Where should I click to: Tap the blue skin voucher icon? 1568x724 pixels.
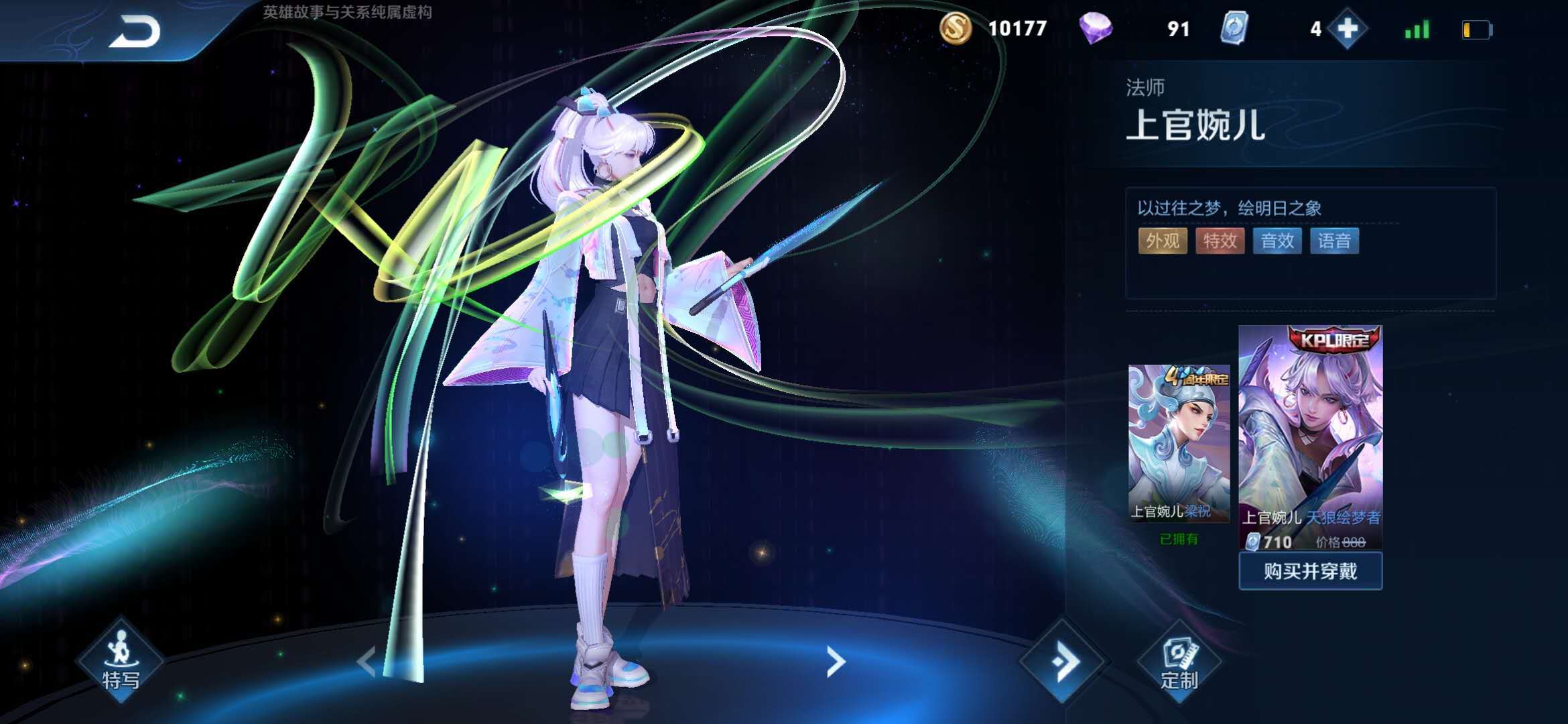tap(1234, 29)
